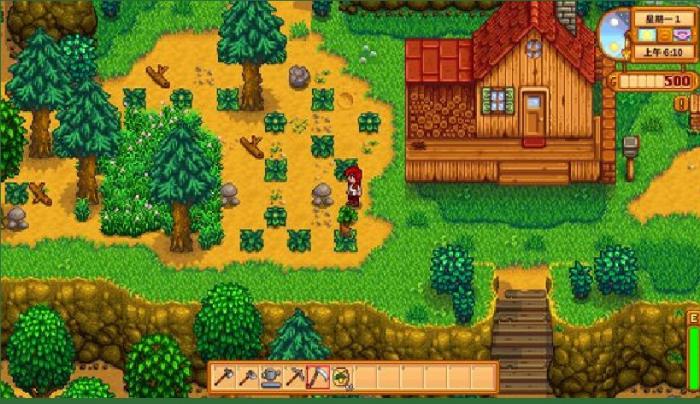Pick the seed packet in the hotbar
The height and width of the screenshot is (404, 700).
click(x=341, y=377)
